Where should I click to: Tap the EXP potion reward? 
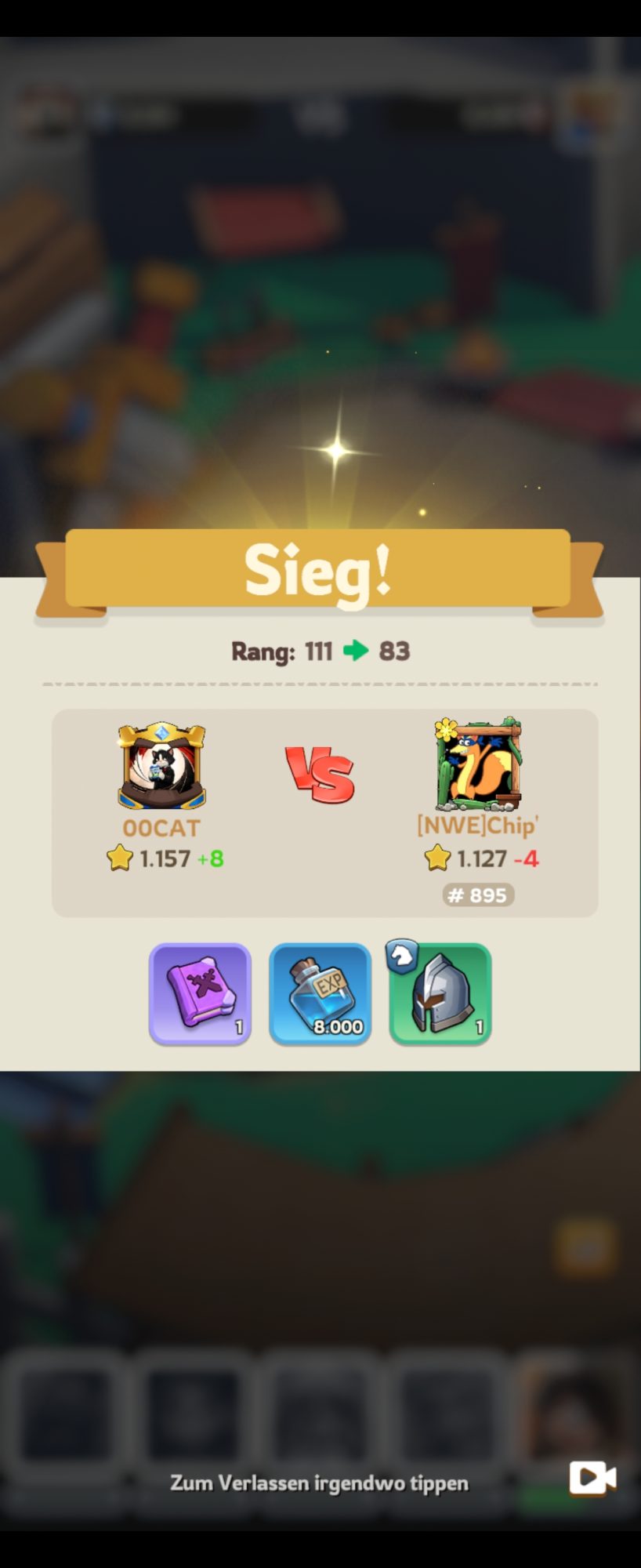click(x=320, y=993)
